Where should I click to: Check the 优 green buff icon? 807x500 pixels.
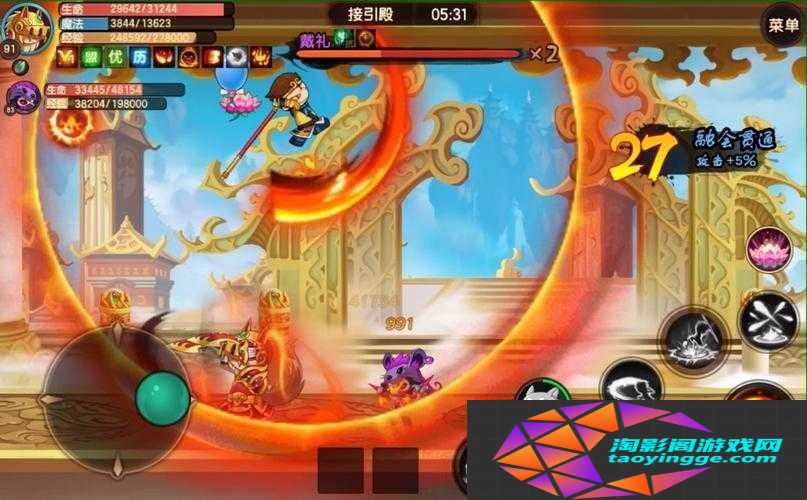(115, 57)
